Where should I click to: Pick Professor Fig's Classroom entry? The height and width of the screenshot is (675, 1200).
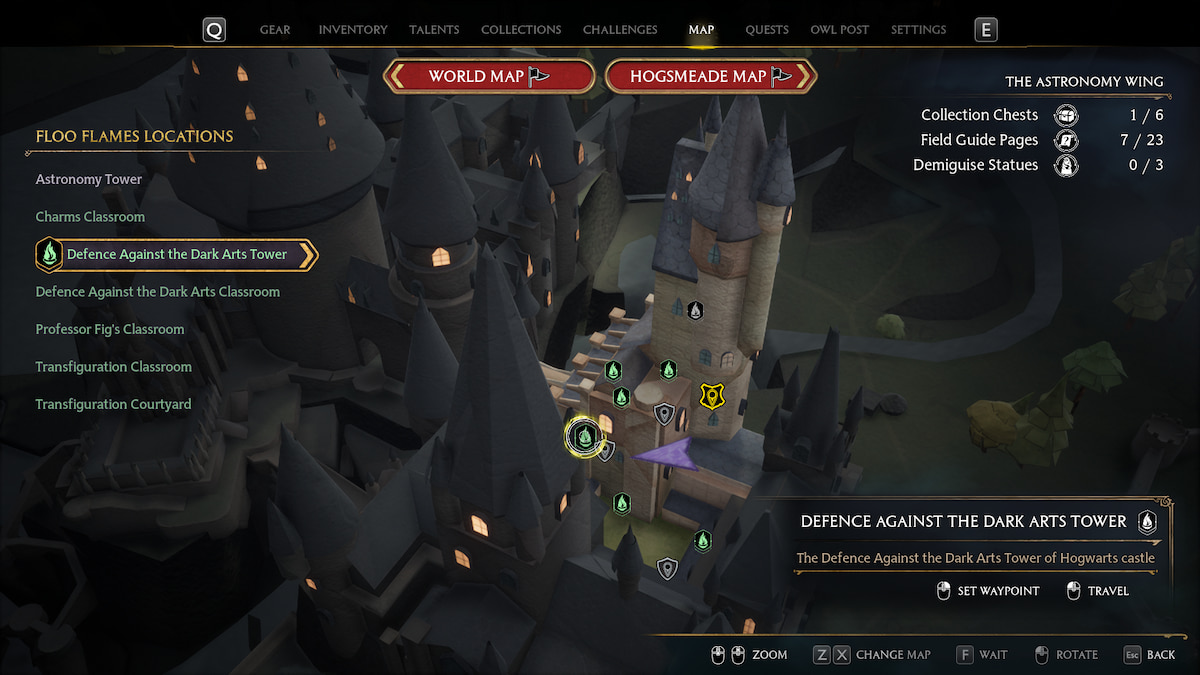coord(110,330)
